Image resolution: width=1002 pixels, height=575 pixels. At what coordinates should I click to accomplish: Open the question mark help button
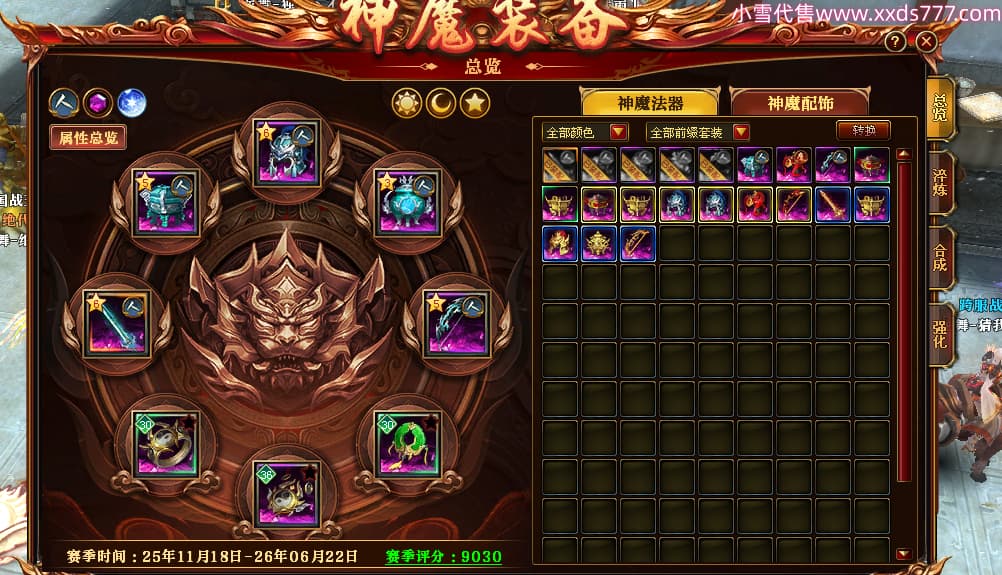896,42
